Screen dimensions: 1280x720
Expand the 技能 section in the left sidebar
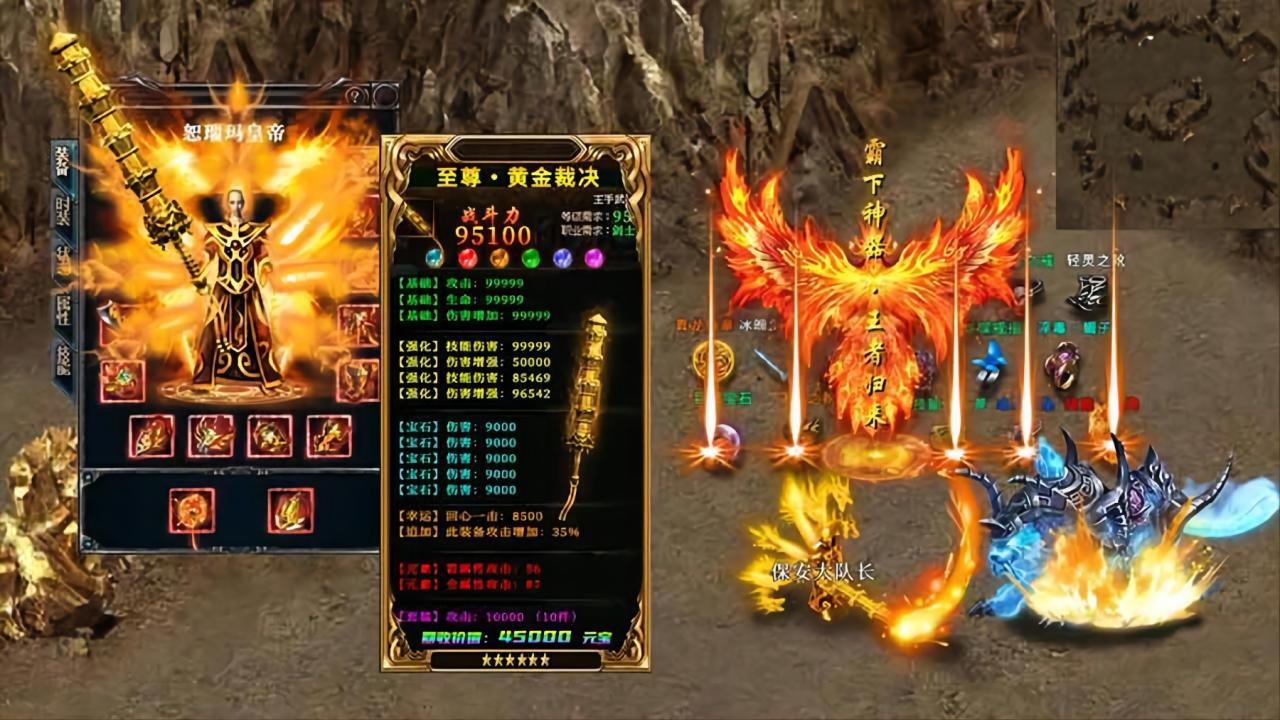(62, 355)
